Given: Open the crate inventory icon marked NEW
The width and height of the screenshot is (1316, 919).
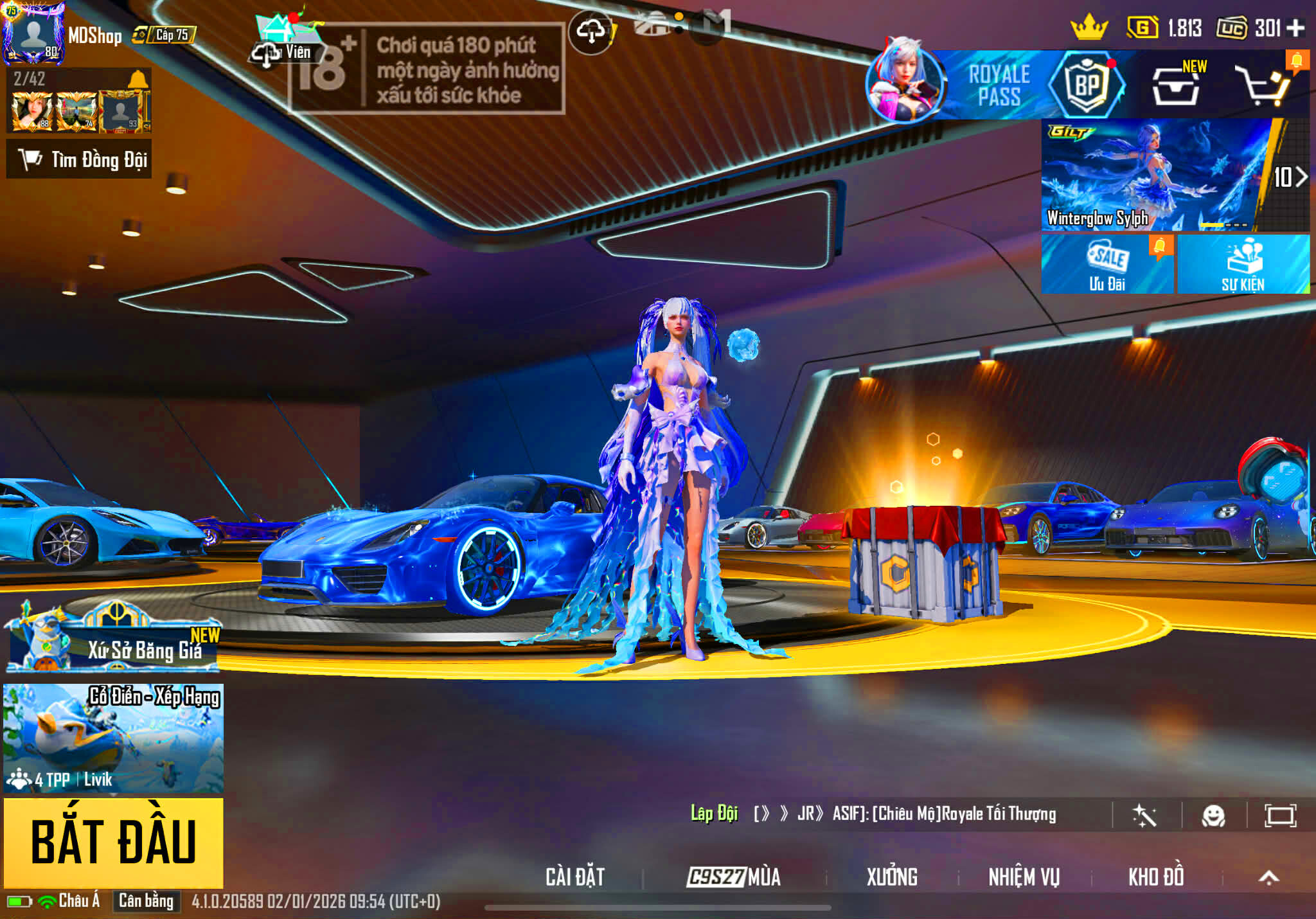Looking at the screenshot, I should tap(1176, 86).
